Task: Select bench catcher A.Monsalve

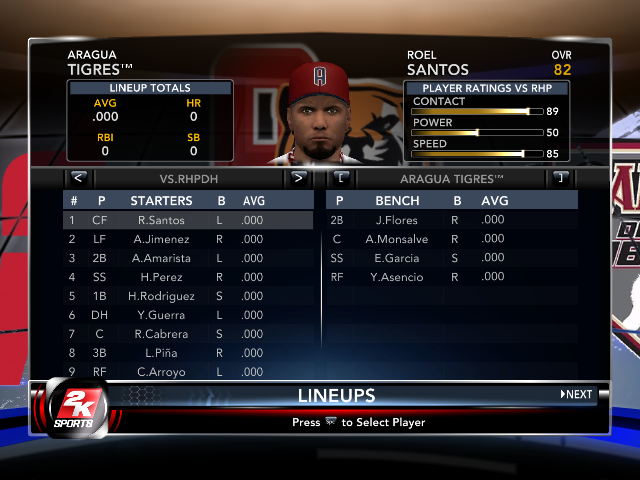Action: 395,239
